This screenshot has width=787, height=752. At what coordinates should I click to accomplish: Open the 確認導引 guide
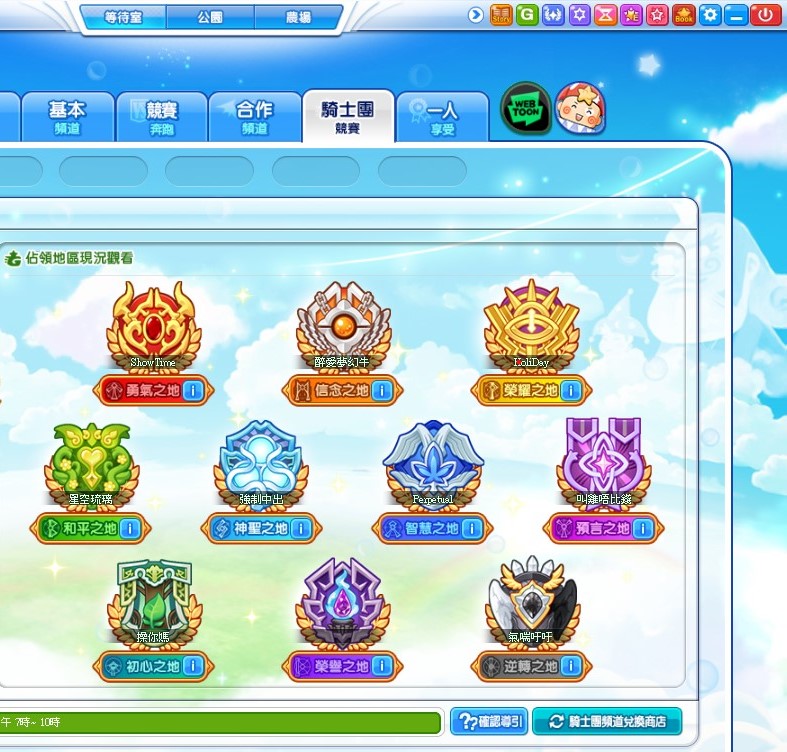489,721
